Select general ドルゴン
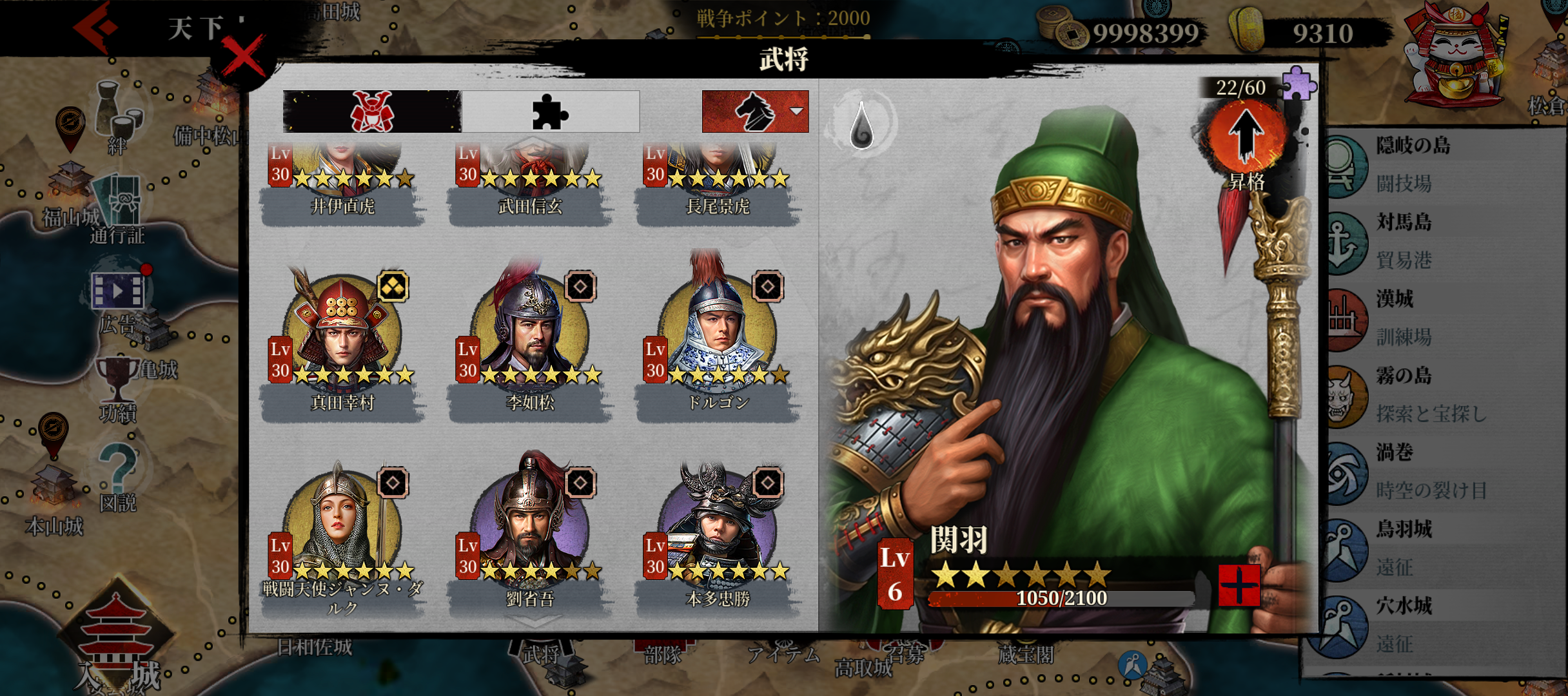 tap(718, 334)
